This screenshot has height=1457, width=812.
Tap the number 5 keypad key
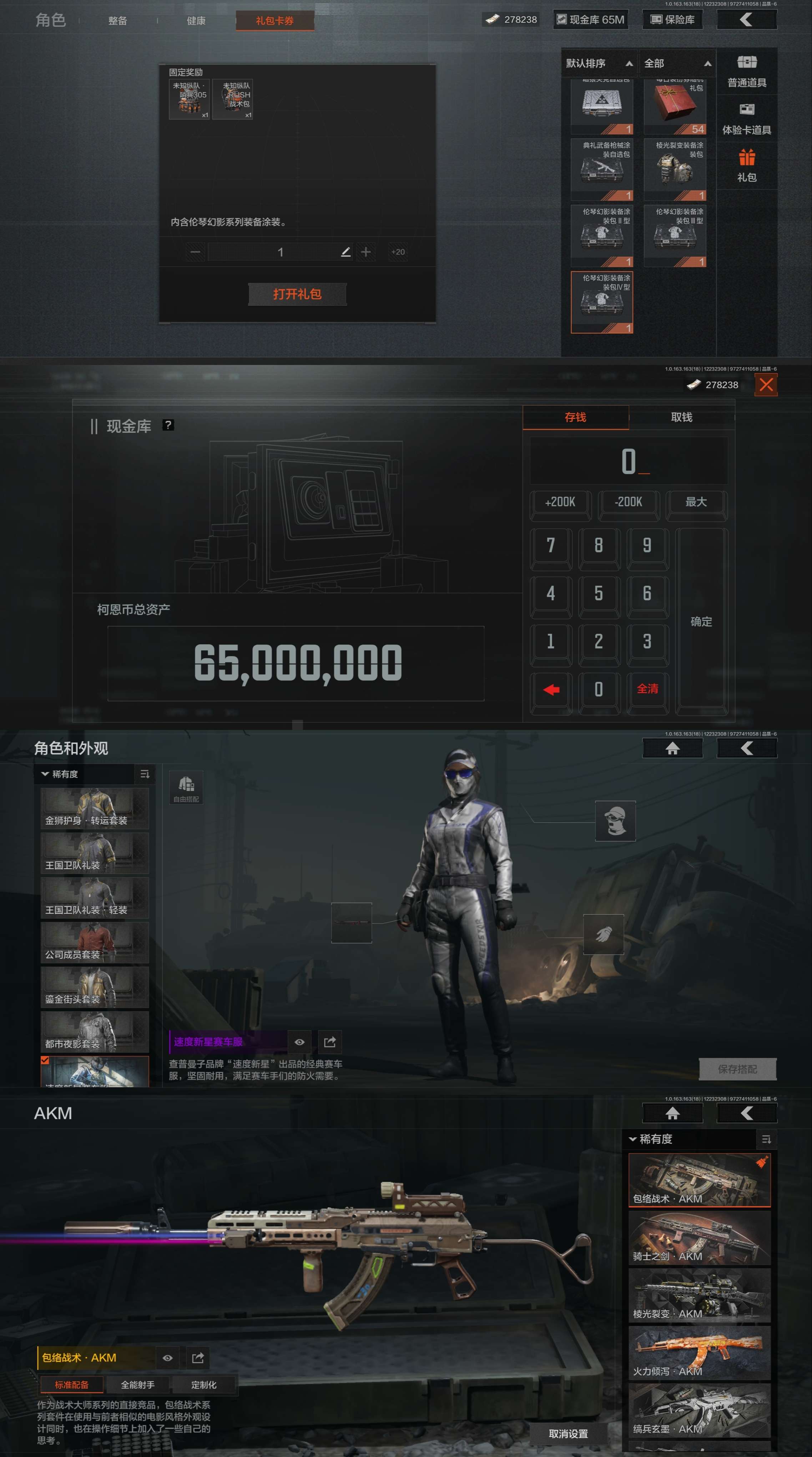[598, 593]
